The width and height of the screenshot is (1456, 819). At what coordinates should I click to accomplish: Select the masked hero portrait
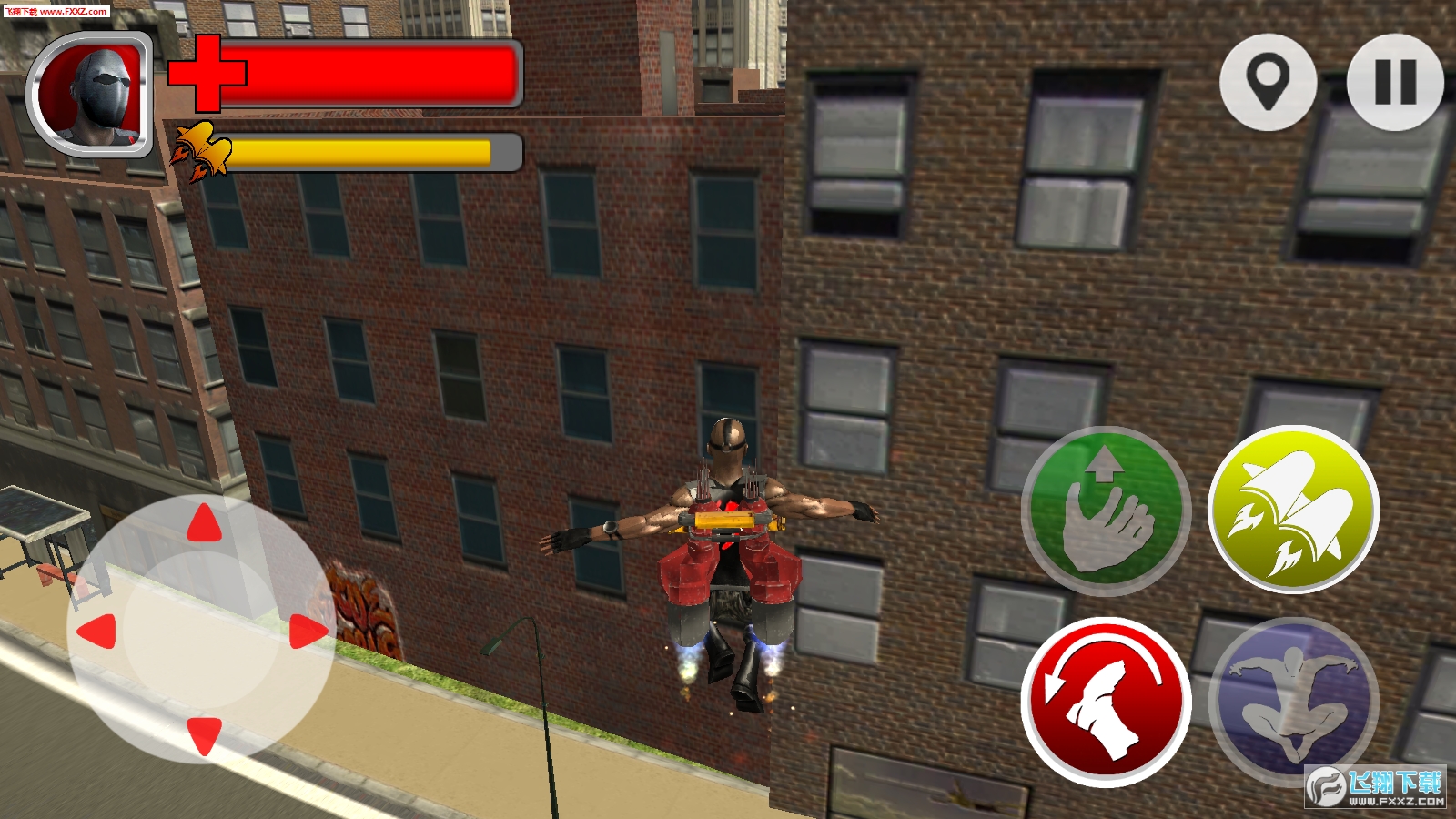click(89, 95)
